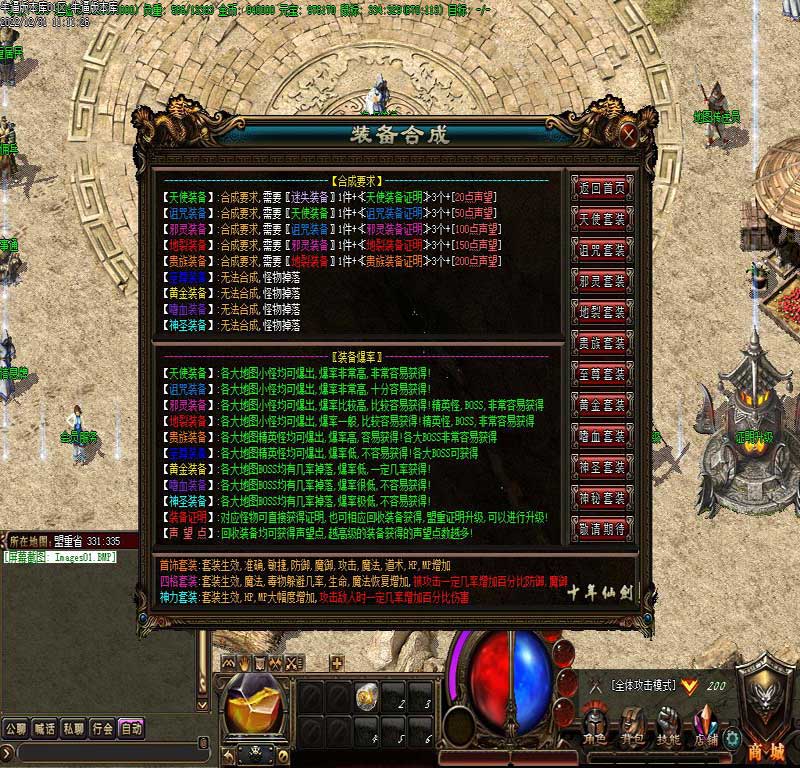Select the 贵族套装 button

point(601,343)
